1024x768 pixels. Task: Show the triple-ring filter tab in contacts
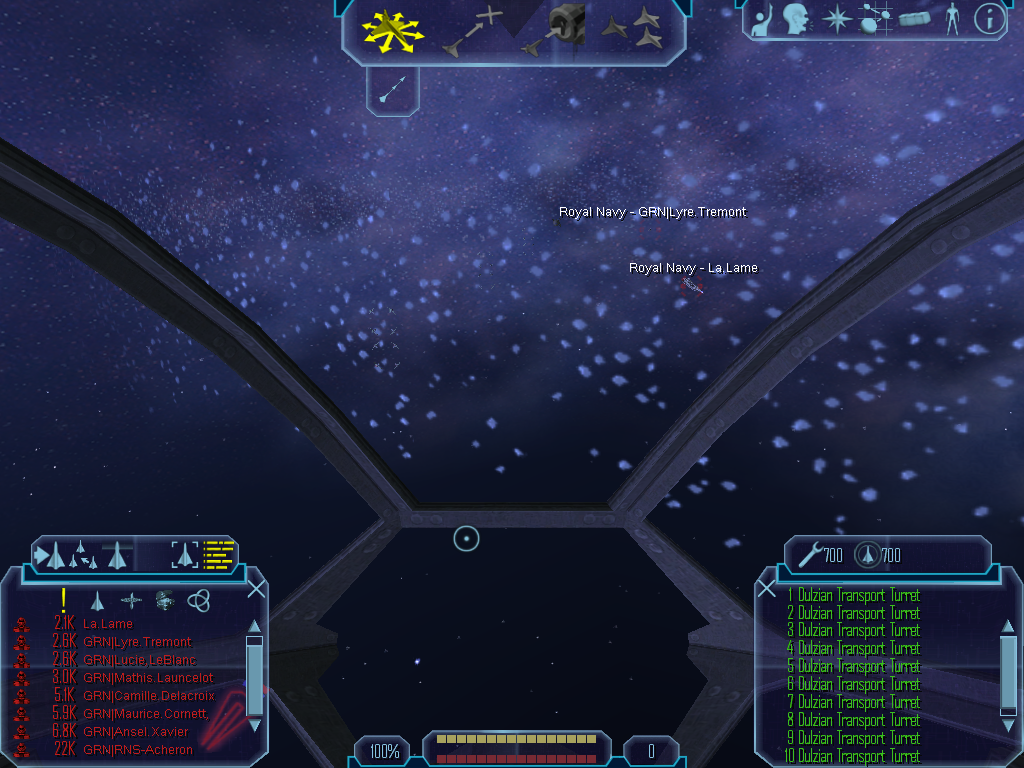click(x=199, y=600)
